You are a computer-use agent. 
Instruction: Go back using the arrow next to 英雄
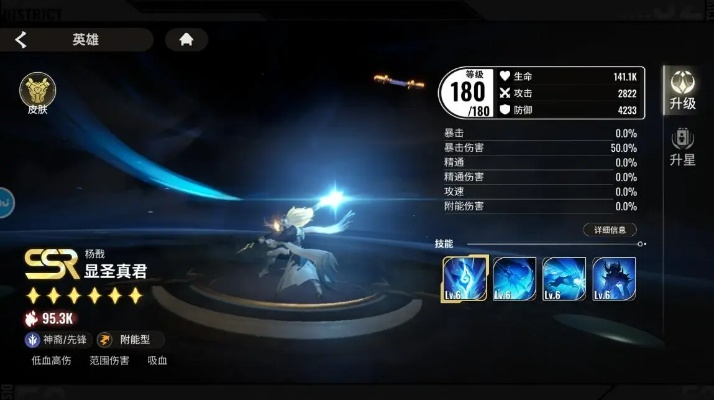tap(21, 40)
